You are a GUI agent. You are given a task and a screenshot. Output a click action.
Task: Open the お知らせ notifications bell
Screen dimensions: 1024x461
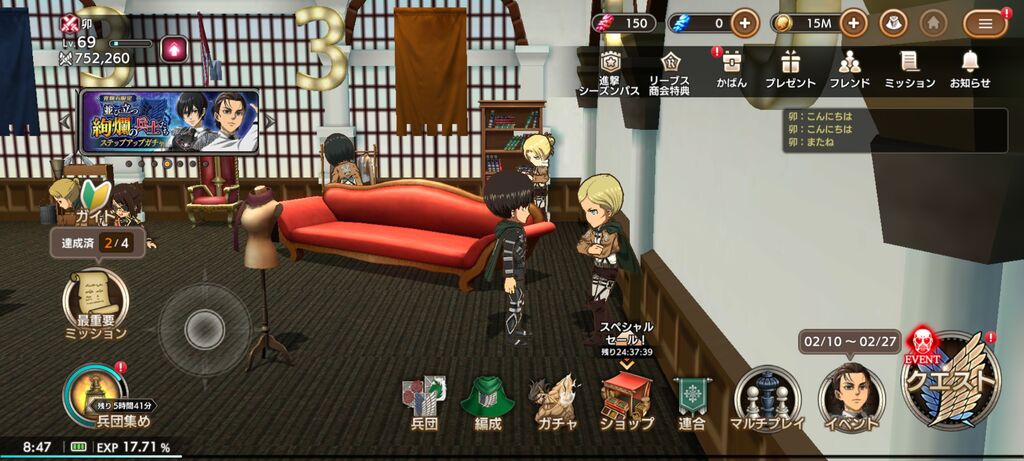pyautogui.click(x=969, y=68)
